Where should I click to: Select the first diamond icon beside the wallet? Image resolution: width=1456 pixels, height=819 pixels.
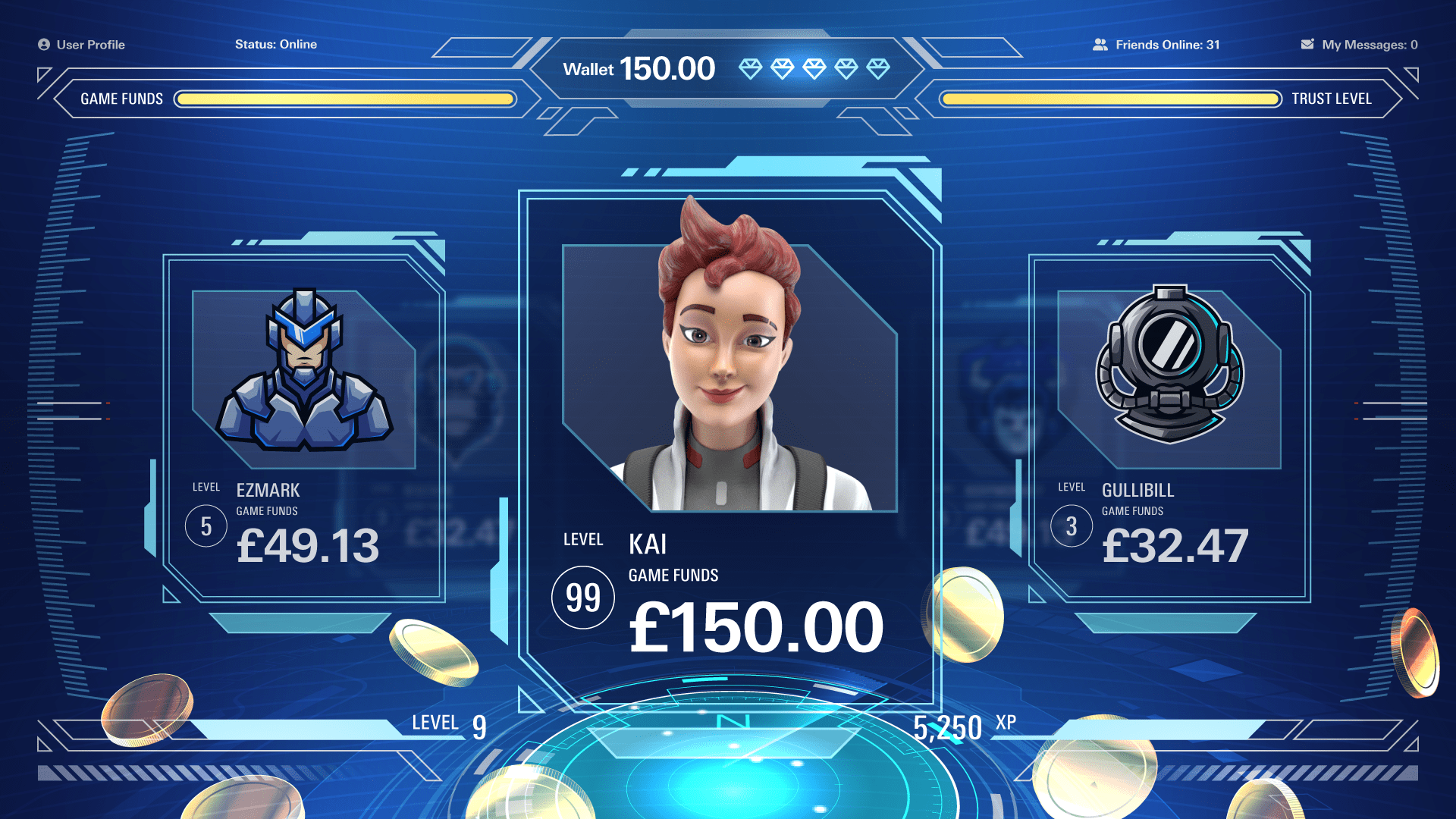(x=752, y=68)
